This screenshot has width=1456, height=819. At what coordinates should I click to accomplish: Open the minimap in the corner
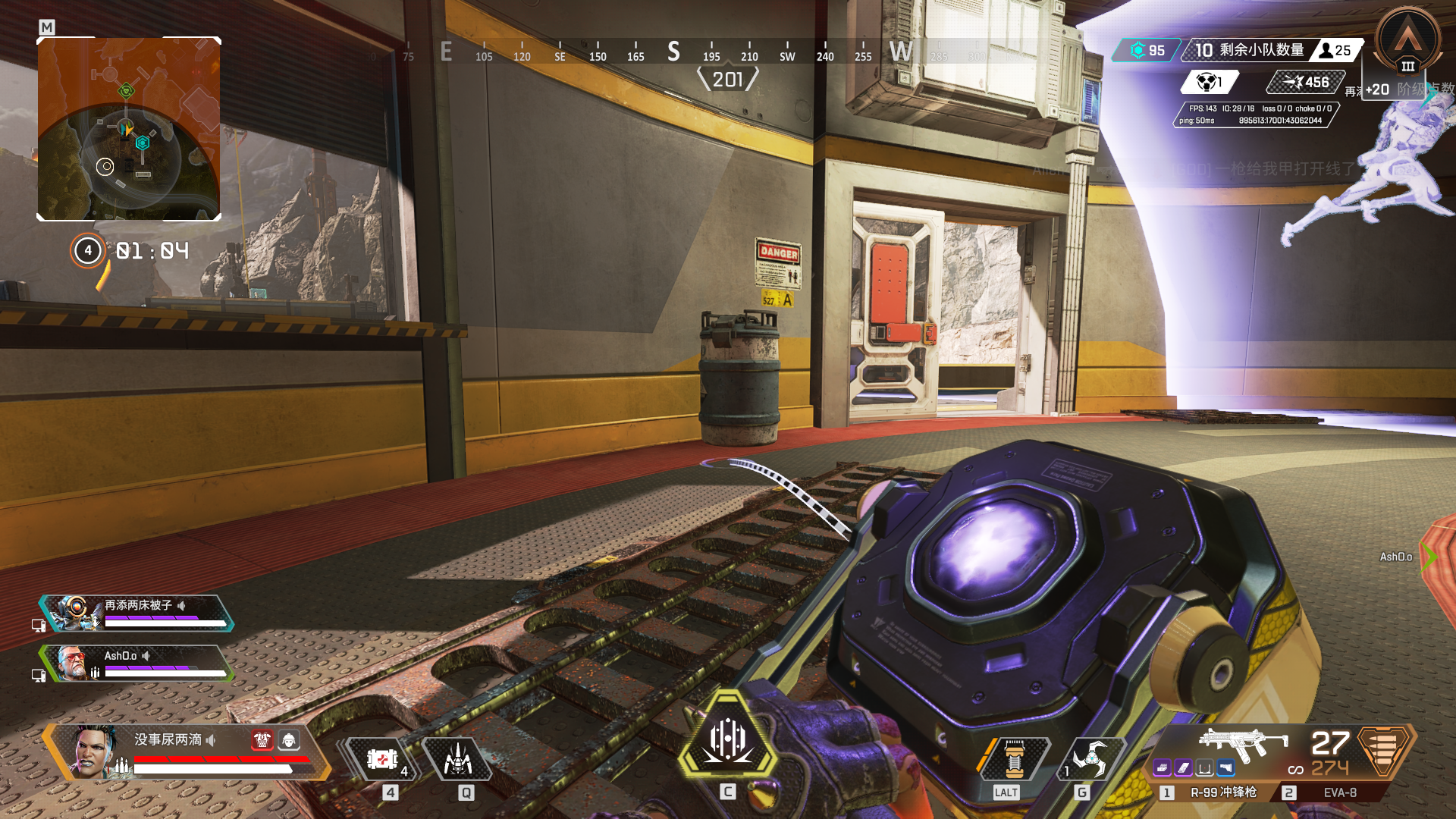pyautogui.click(x=129, y=129)
